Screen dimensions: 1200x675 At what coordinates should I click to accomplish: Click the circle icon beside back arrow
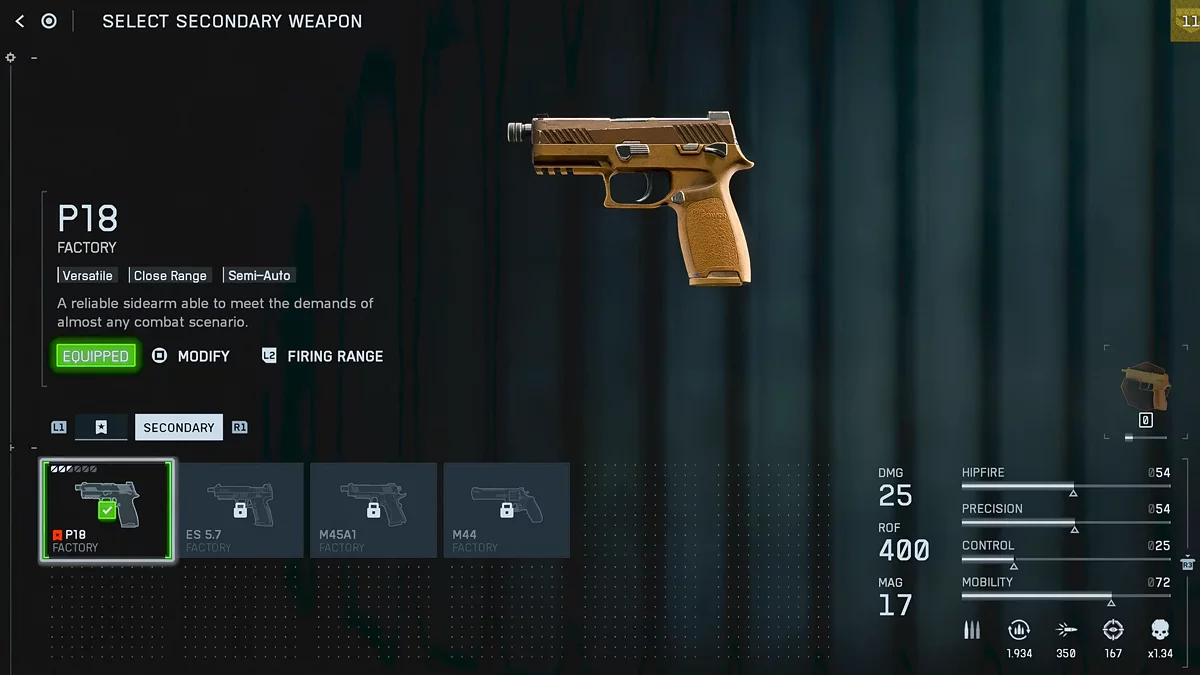[x=49, y=21]
